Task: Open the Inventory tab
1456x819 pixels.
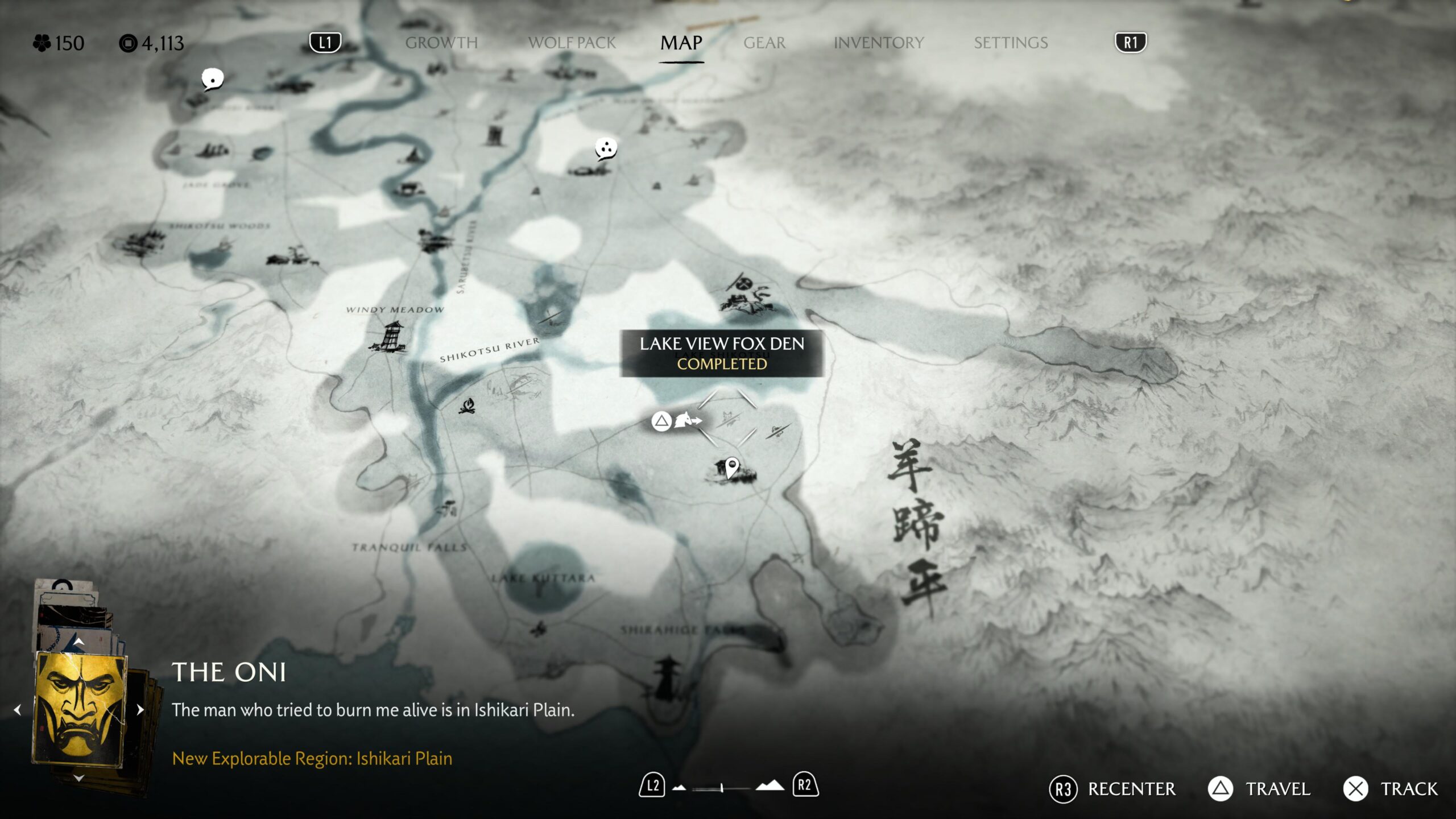Action: [878, 43]
